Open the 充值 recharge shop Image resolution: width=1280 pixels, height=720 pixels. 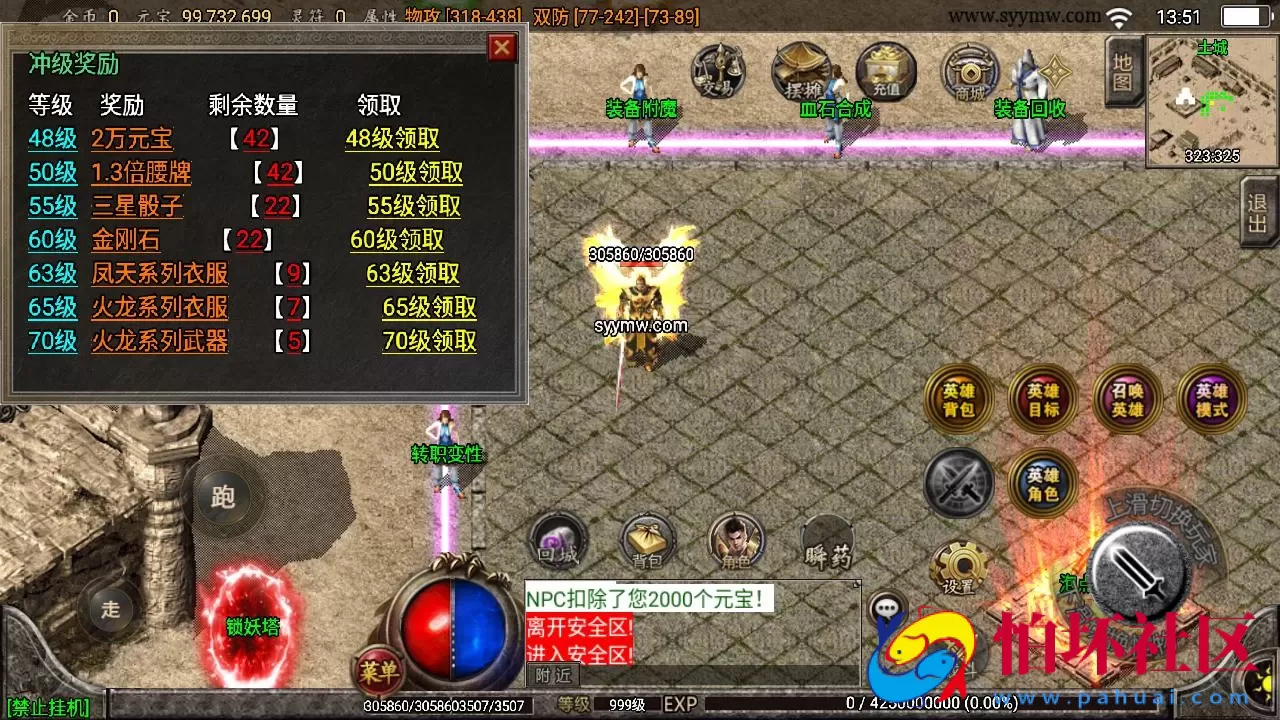click(x=885, y=72)
